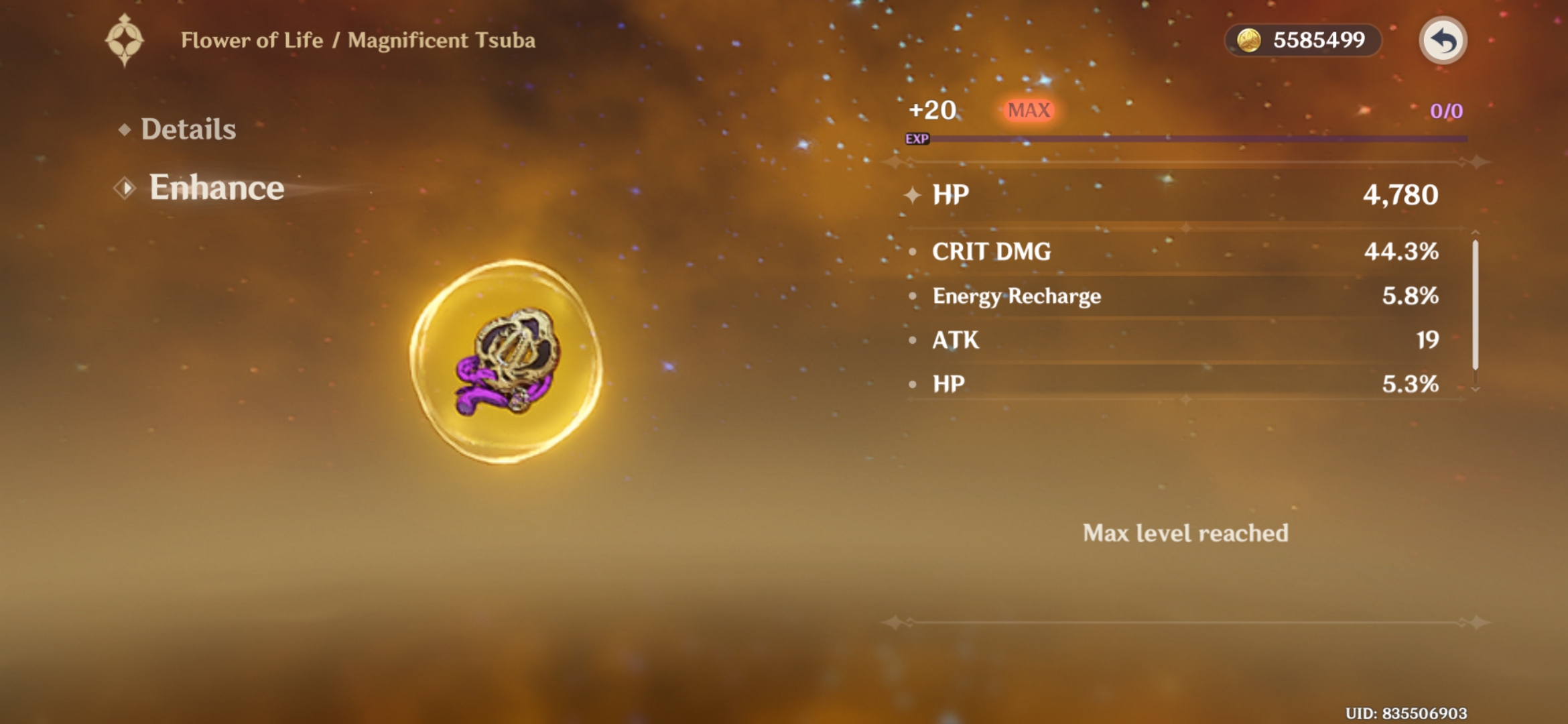Click the Max level reached text
The width and height of the screenshot is (1568, 724).
pos(1186,533)
